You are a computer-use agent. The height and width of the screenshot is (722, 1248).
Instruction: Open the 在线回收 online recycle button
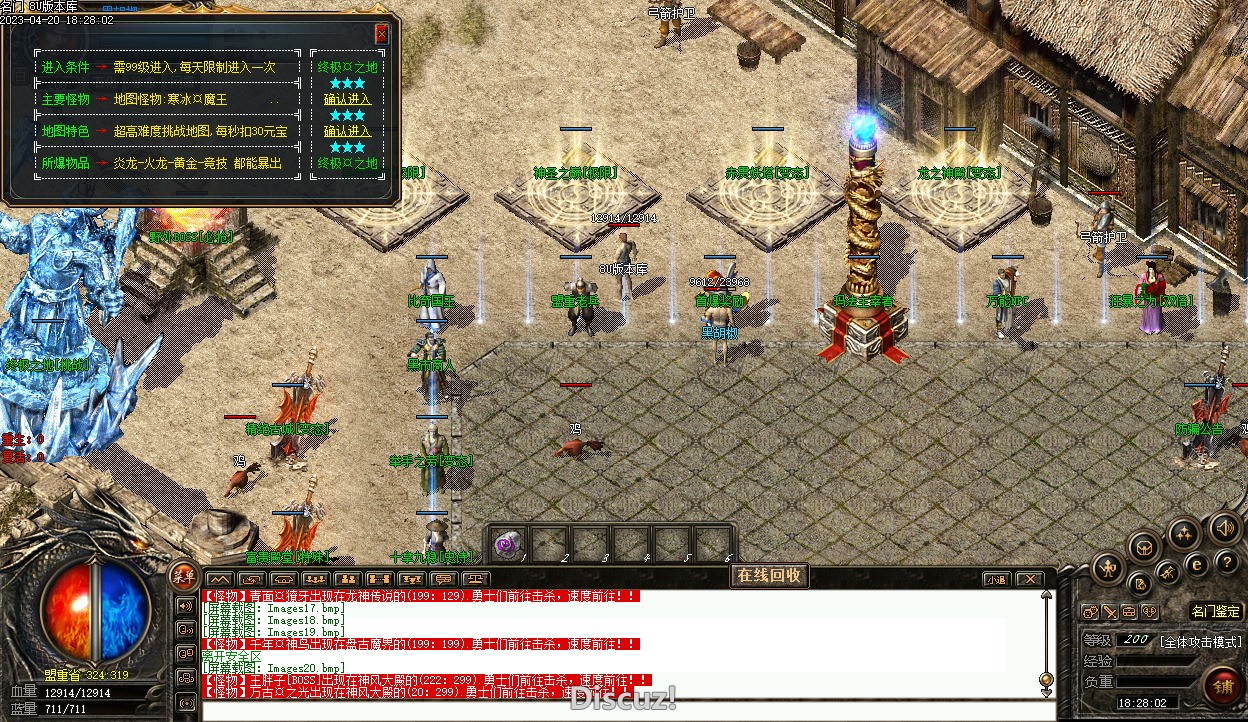point(768,575)
